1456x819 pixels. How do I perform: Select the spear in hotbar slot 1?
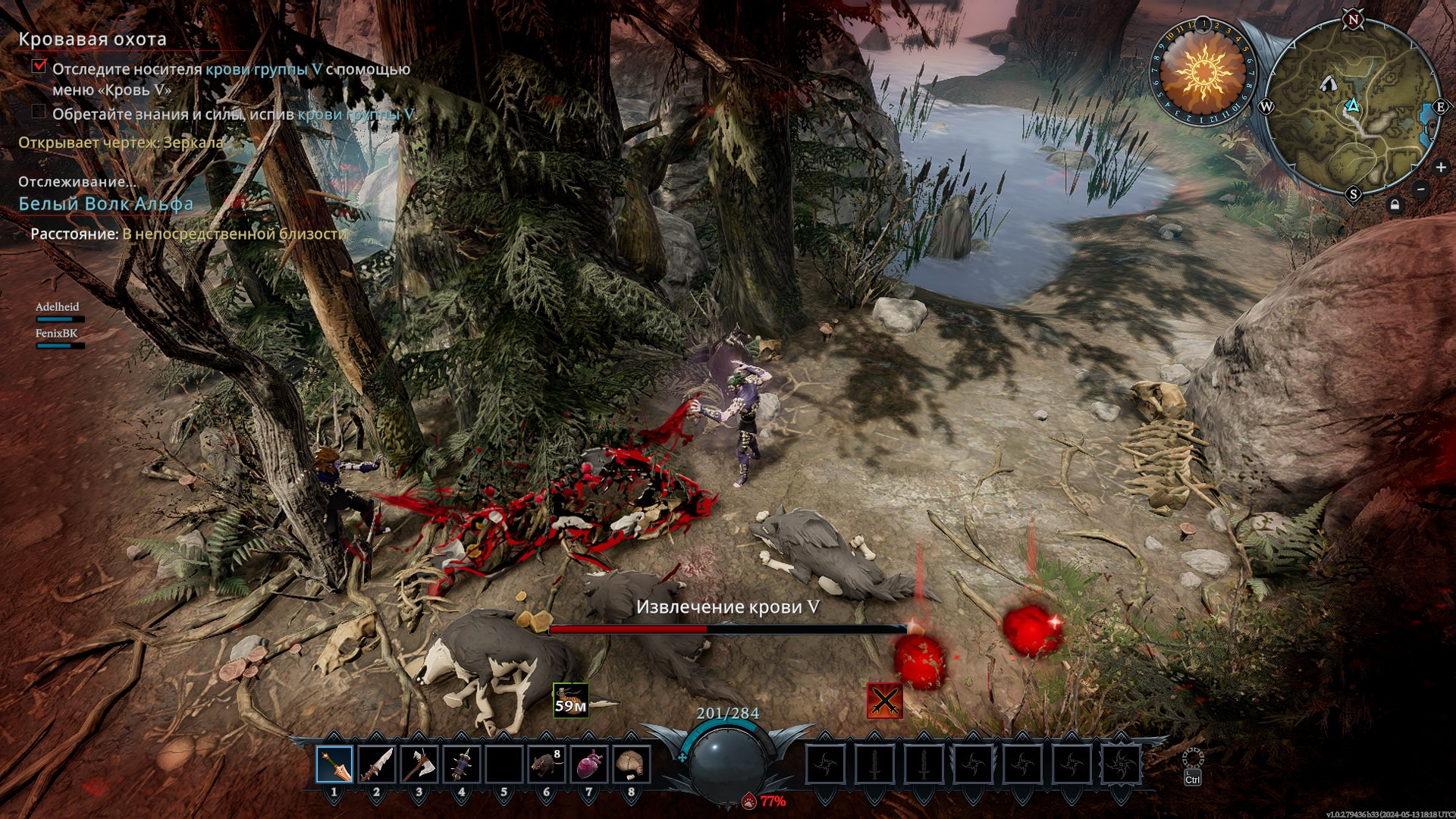tap(334, 765)
